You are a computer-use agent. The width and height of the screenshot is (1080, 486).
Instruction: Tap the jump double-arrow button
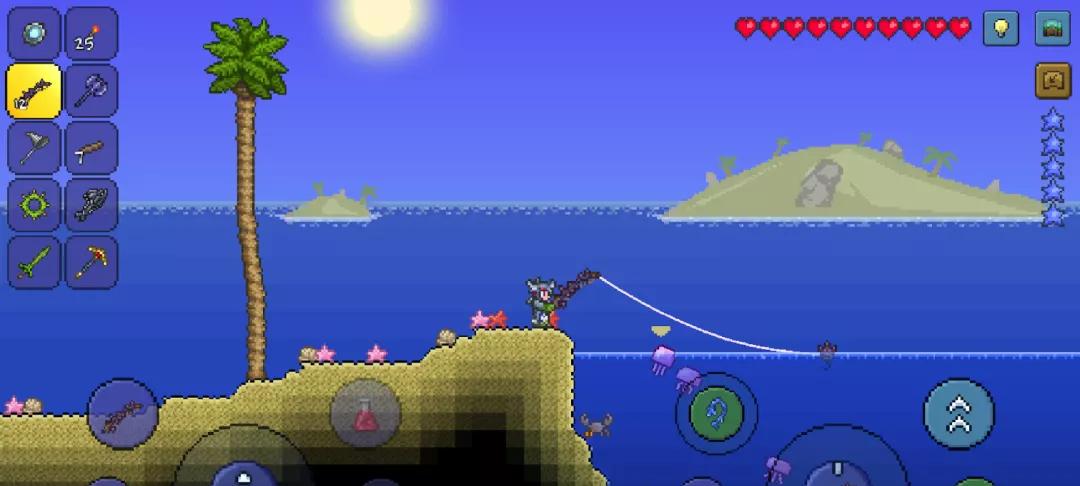(958, 413)
